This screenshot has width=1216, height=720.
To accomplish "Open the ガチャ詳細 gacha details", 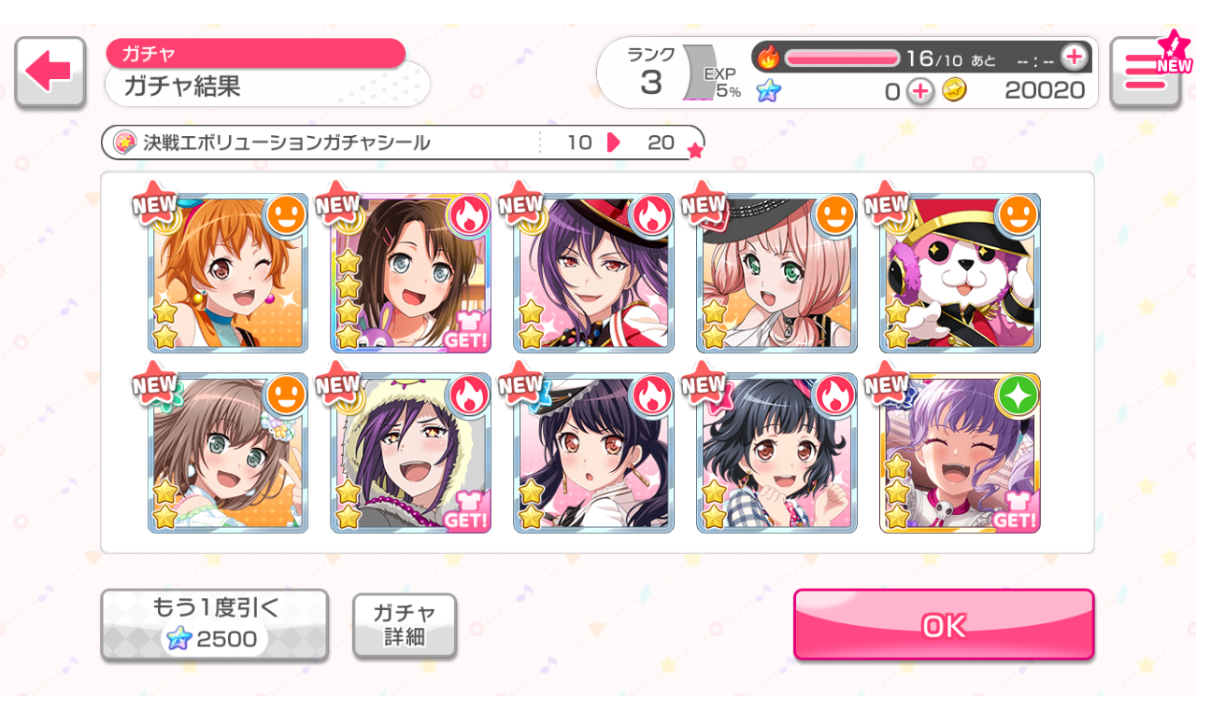I will click(x=404, y=625).
